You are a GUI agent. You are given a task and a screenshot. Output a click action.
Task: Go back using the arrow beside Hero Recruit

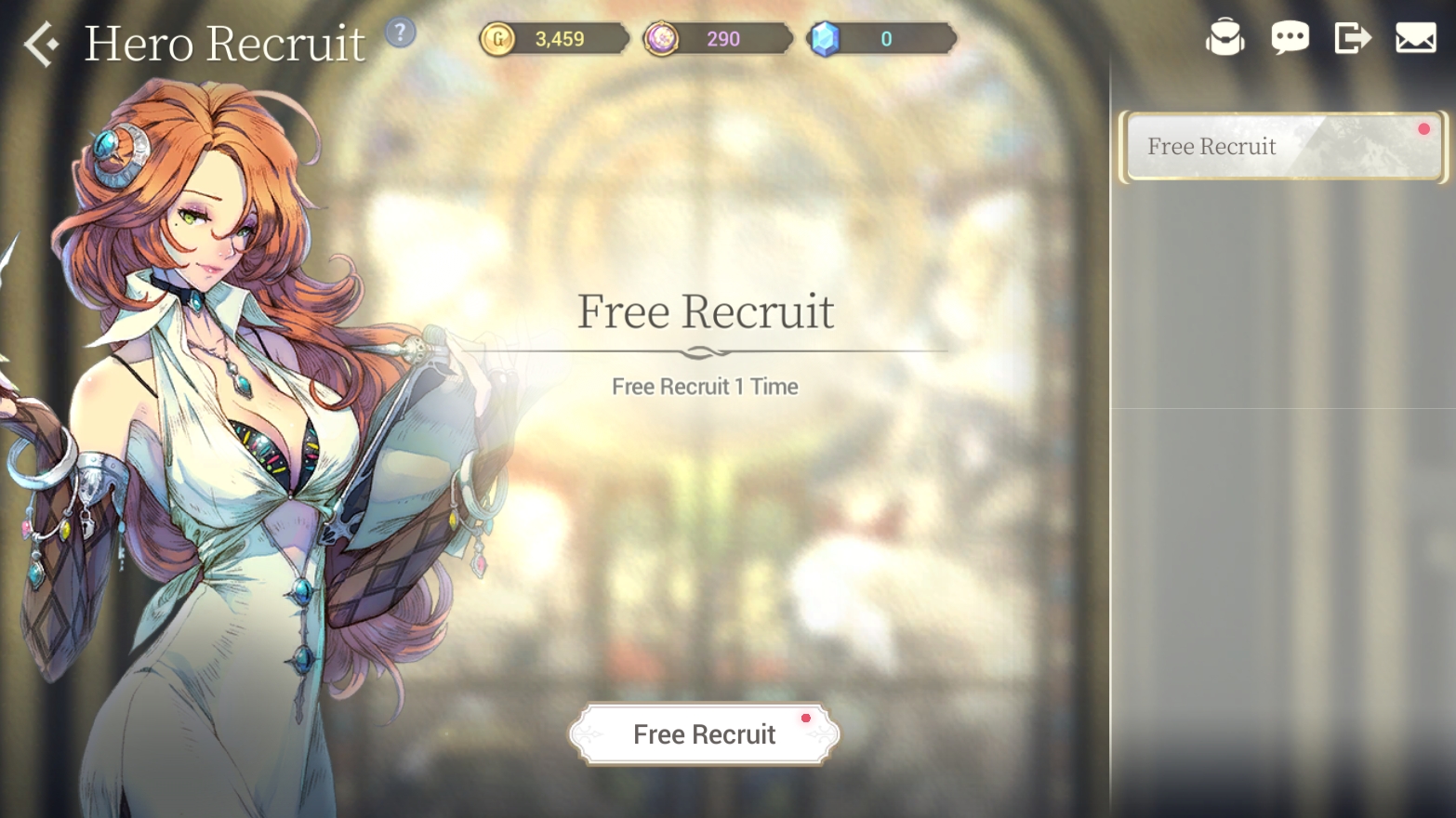click(42, 44)
